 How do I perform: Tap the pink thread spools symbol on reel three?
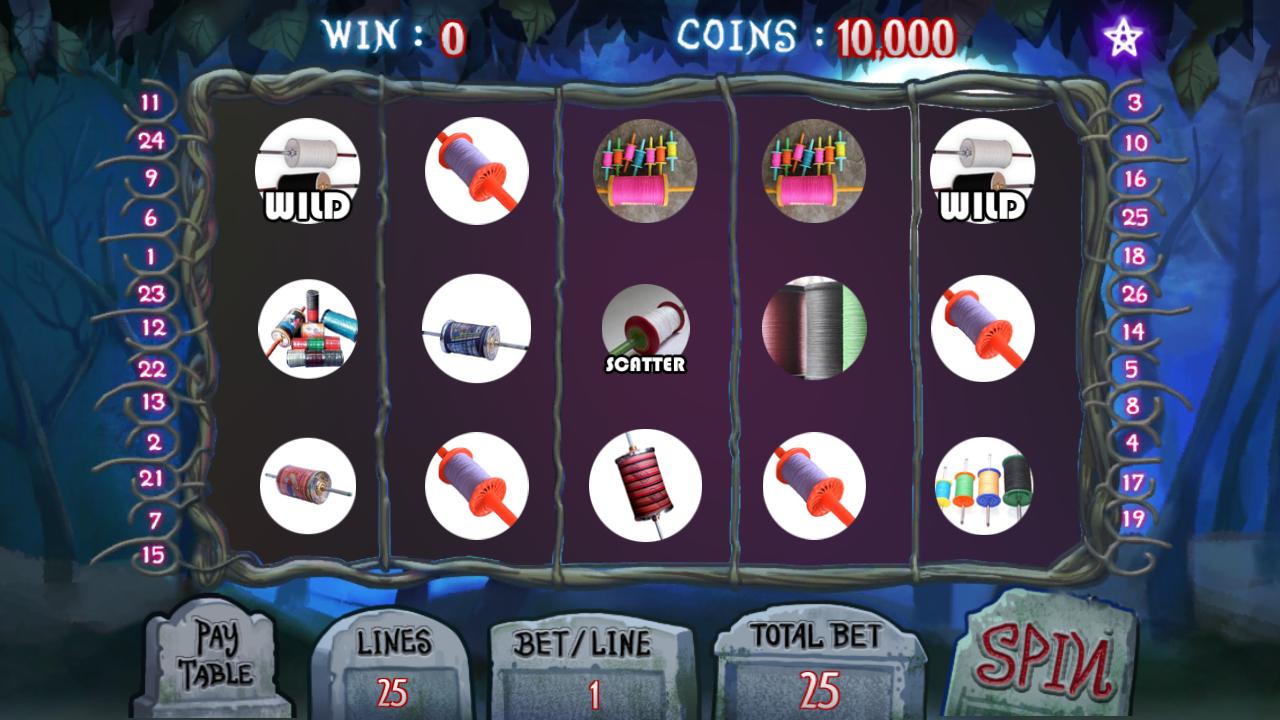point(643,170)
